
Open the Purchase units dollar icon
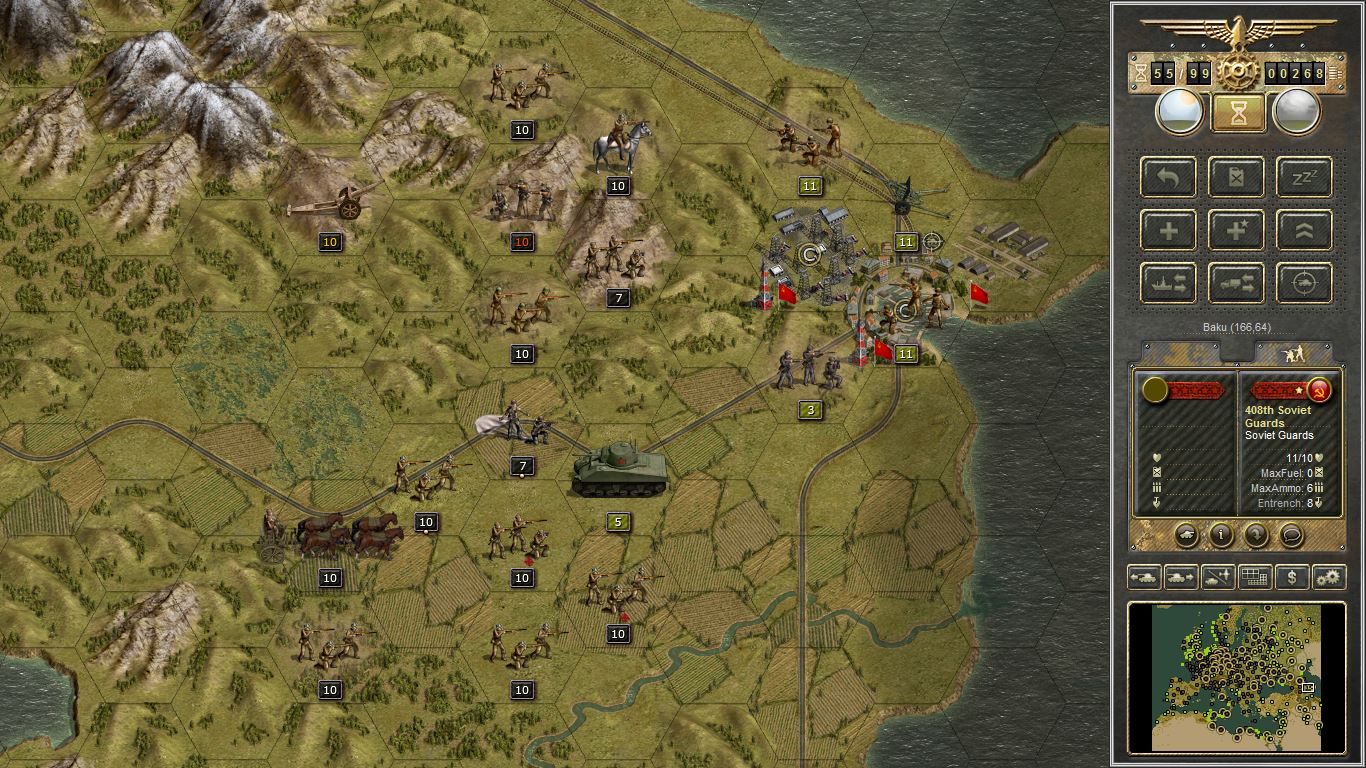(1293, 578)
